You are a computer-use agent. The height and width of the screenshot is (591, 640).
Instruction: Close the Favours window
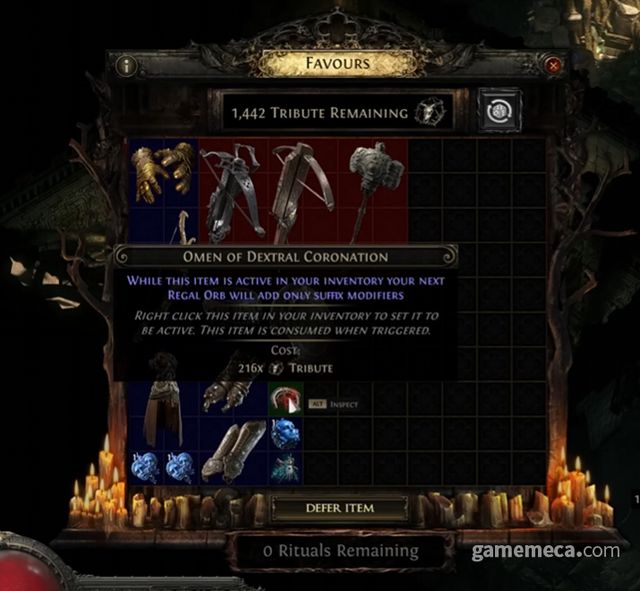553,66
